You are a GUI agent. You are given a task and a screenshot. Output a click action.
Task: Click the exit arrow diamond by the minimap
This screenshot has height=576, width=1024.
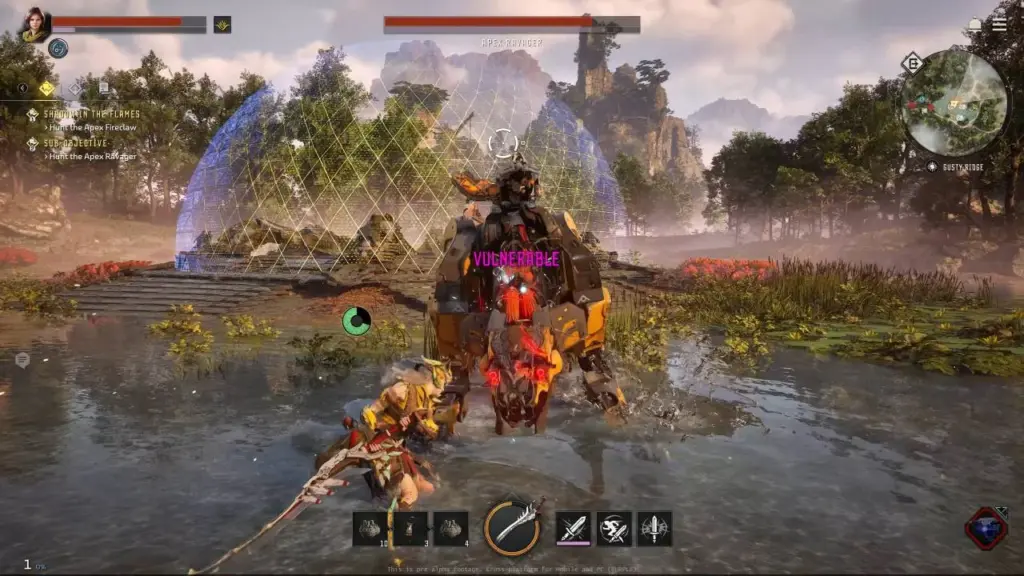912,63
